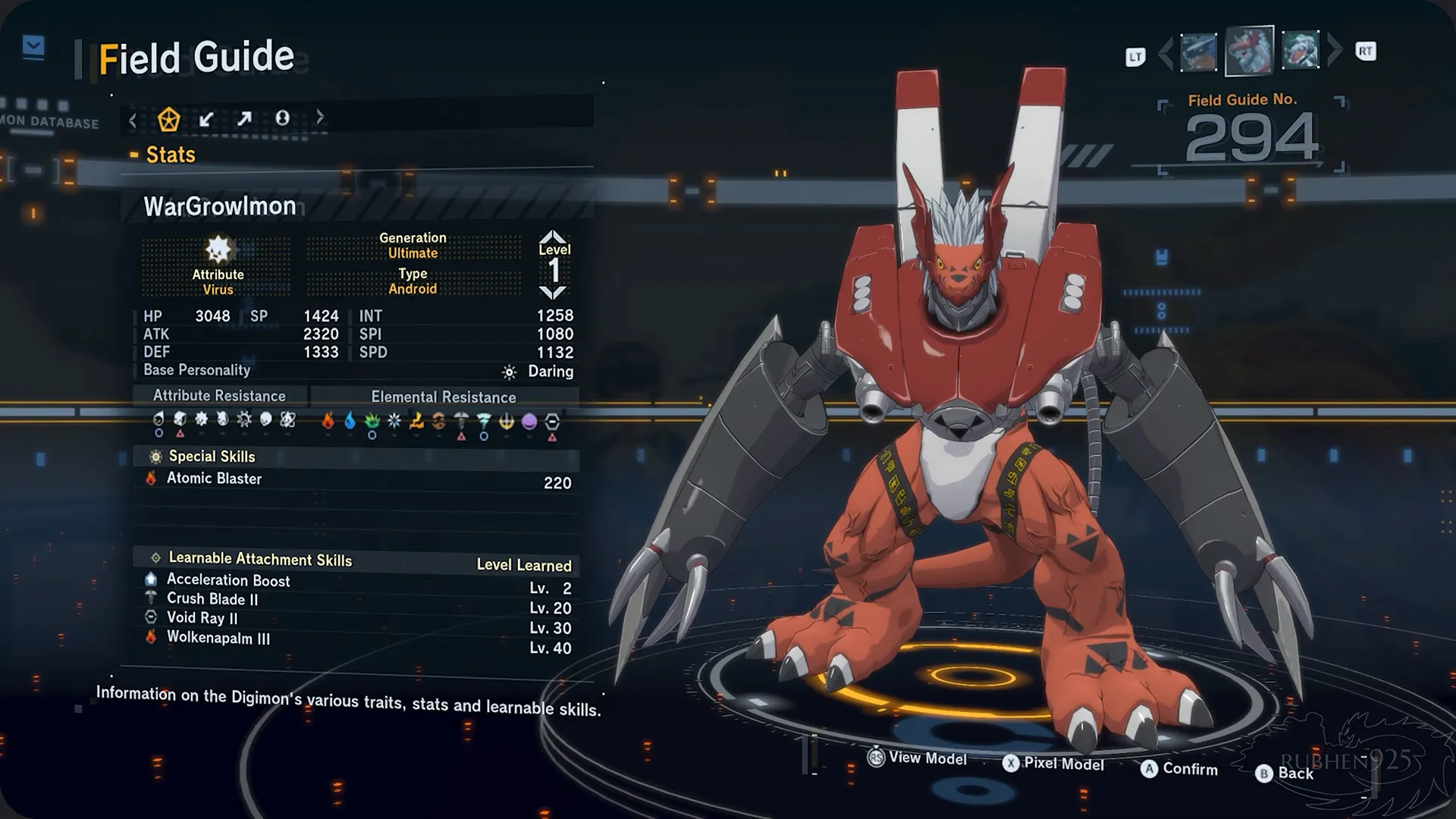
Task: Switch to the up-right arrow tab
Action: tap(244, 119)
